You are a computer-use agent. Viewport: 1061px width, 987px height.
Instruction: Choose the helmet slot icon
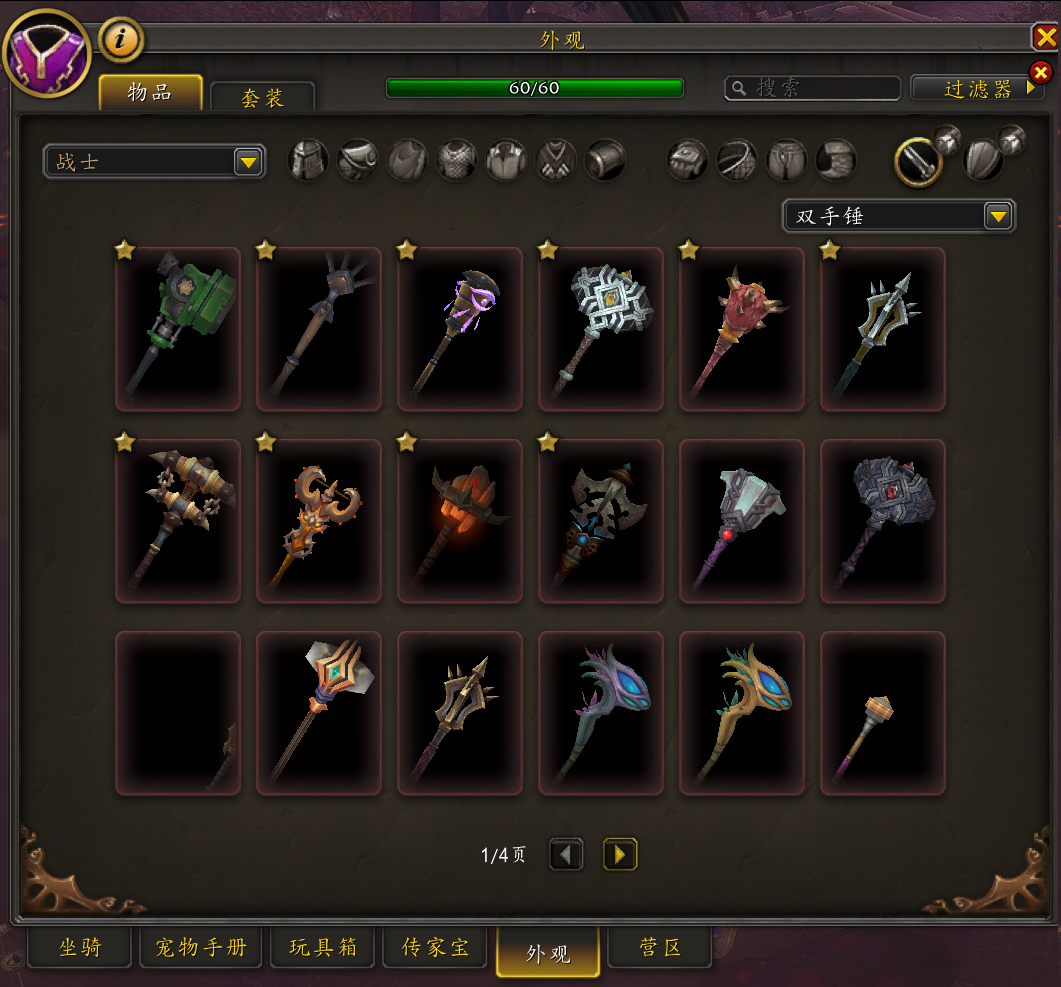(x=309, y=160)
